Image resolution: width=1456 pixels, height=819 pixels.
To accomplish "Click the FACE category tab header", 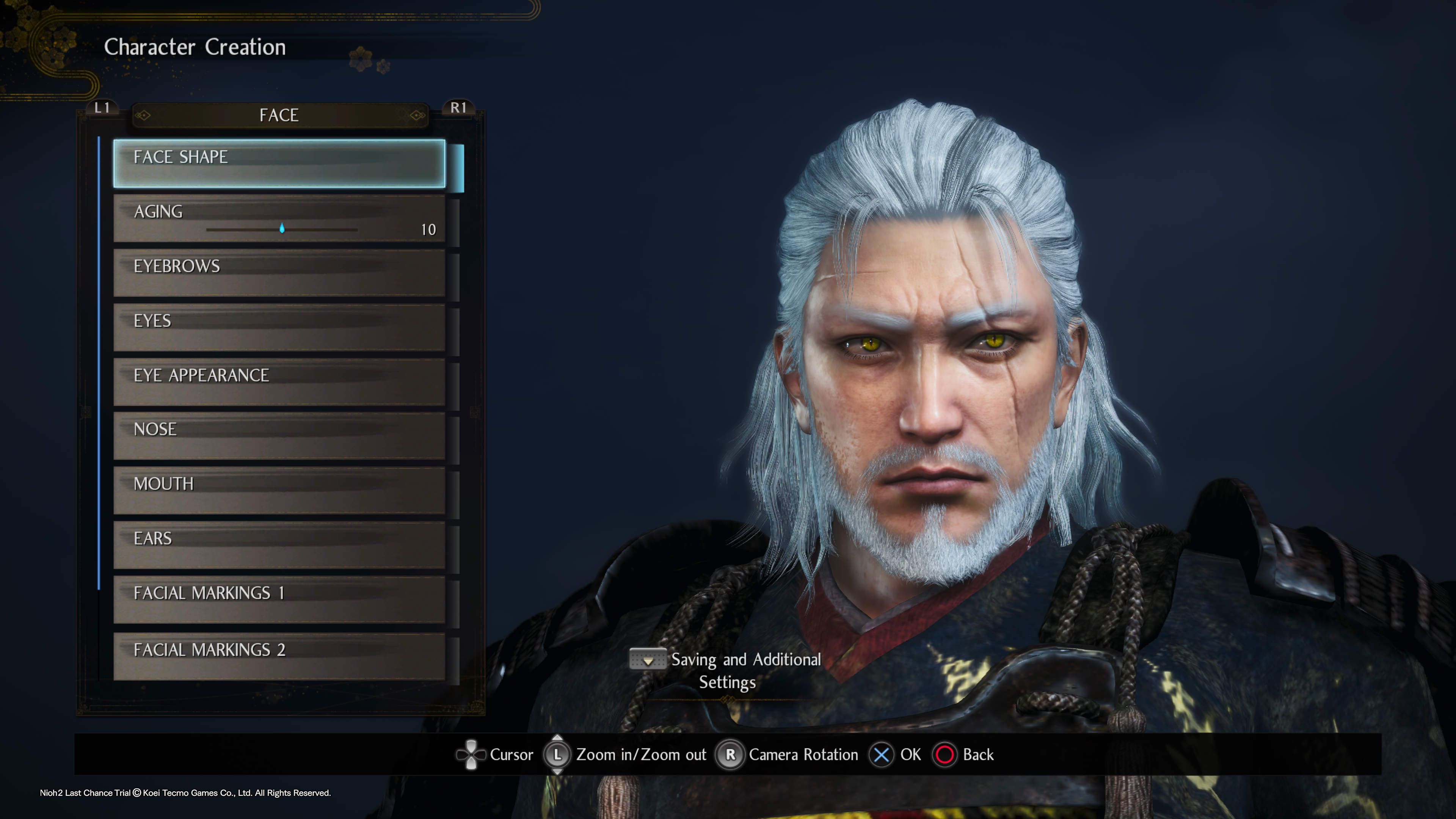I will [279, 115].
